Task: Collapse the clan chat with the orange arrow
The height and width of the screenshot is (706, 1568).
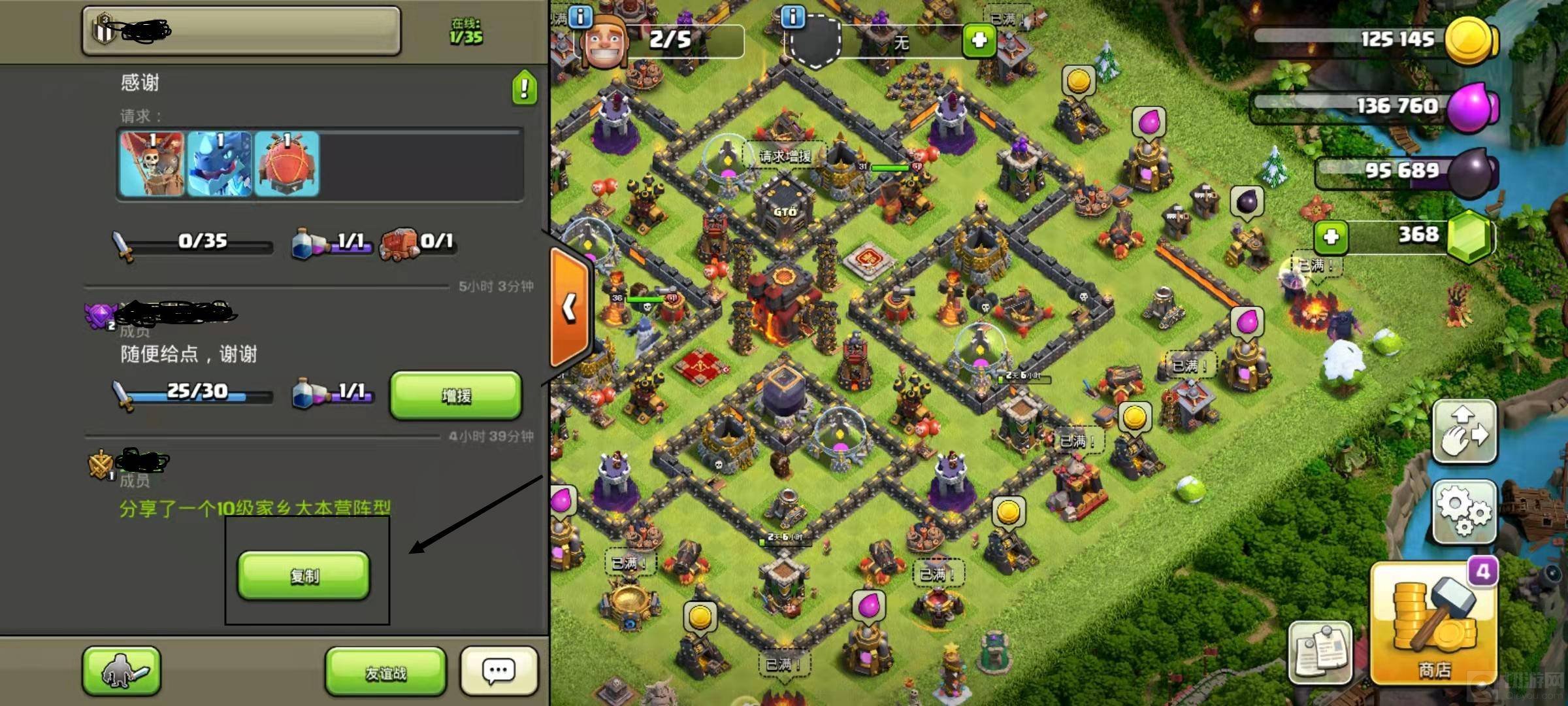Action: [570, 307]
